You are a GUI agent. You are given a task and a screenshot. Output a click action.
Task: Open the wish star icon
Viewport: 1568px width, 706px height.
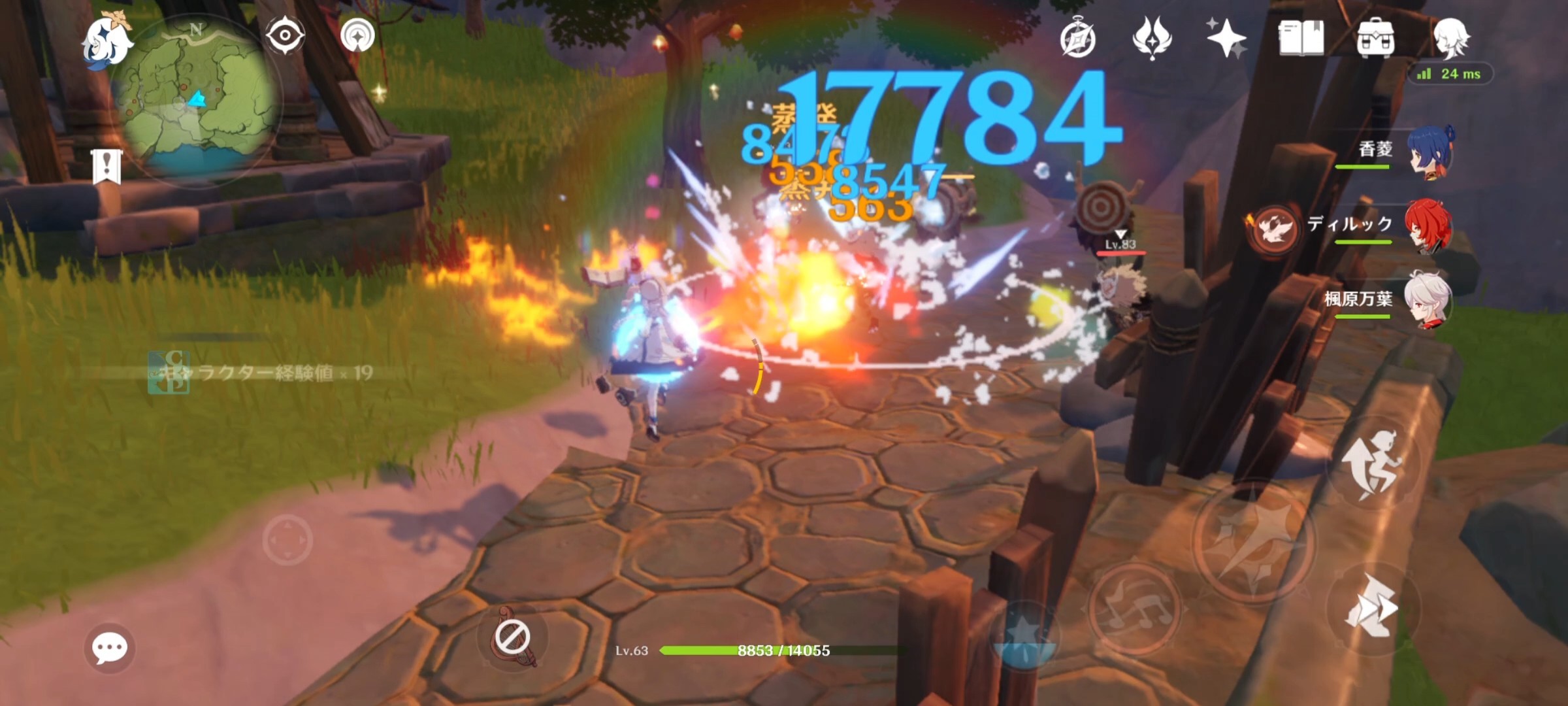(1226, 38)
